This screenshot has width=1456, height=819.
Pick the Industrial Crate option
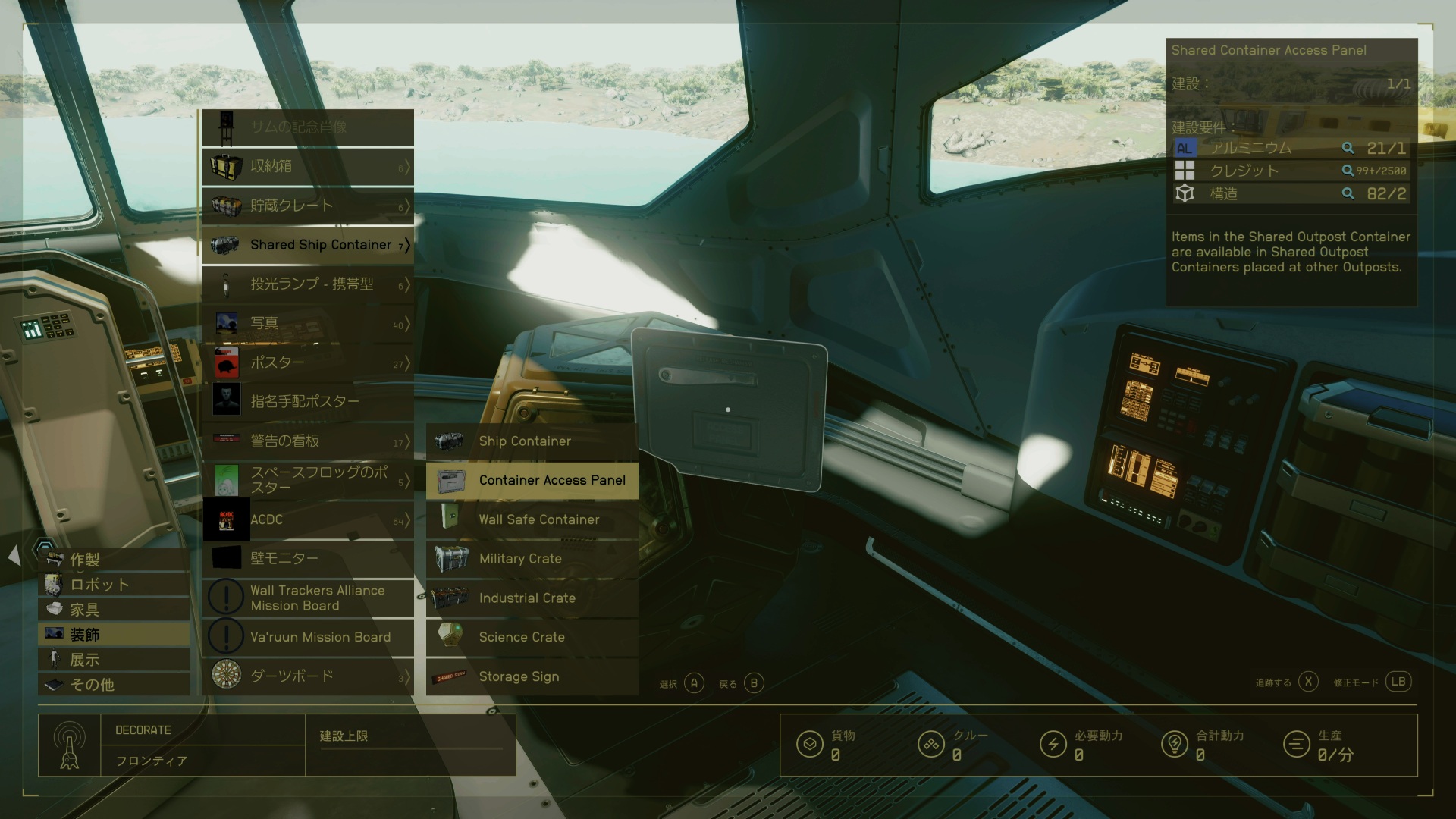(x=532, y=598)
